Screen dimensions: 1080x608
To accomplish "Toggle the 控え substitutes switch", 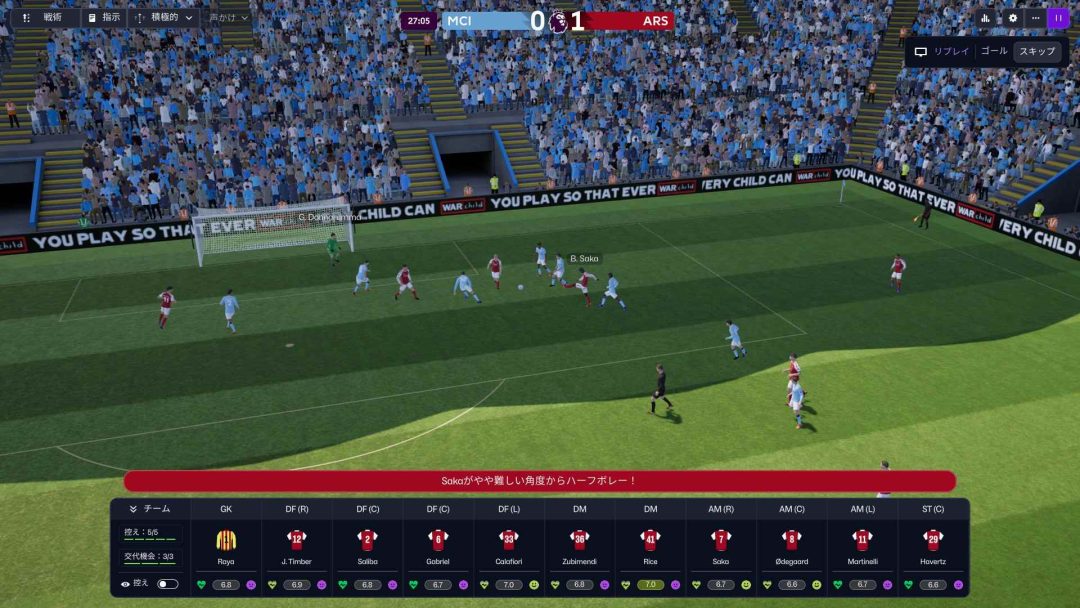I will 167,584.
